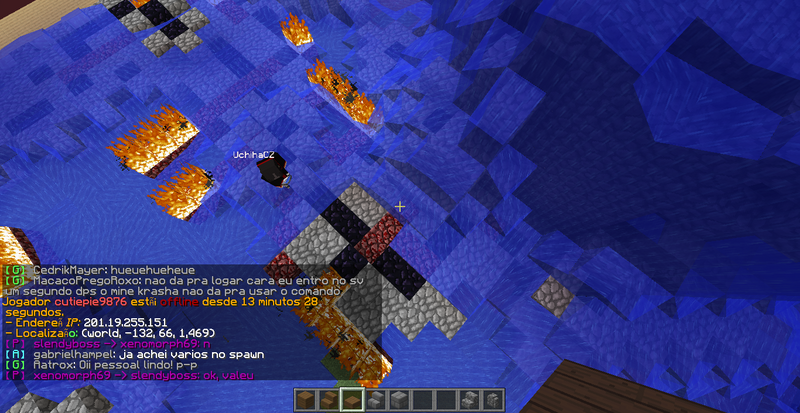Choose the cobblestone wall hotbar slot

[x=491, y=400]
